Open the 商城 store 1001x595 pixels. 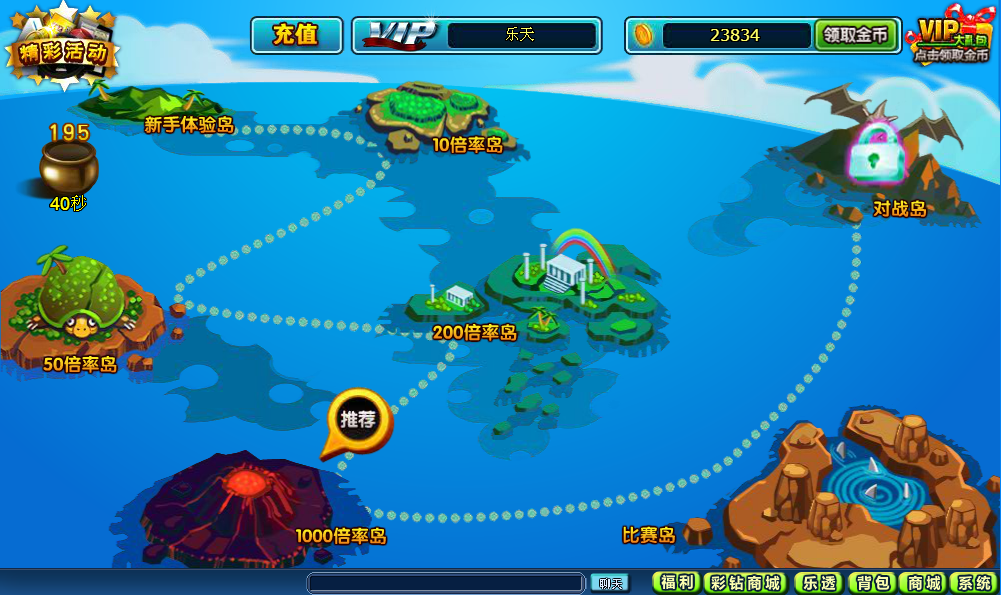tap(922, 583)
